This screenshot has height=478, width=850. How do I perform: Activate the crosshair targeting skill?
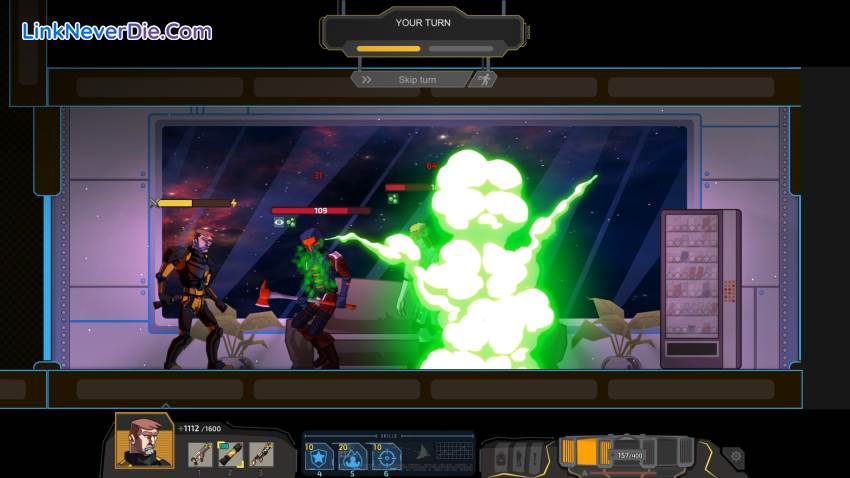click(x=386, y=457)
